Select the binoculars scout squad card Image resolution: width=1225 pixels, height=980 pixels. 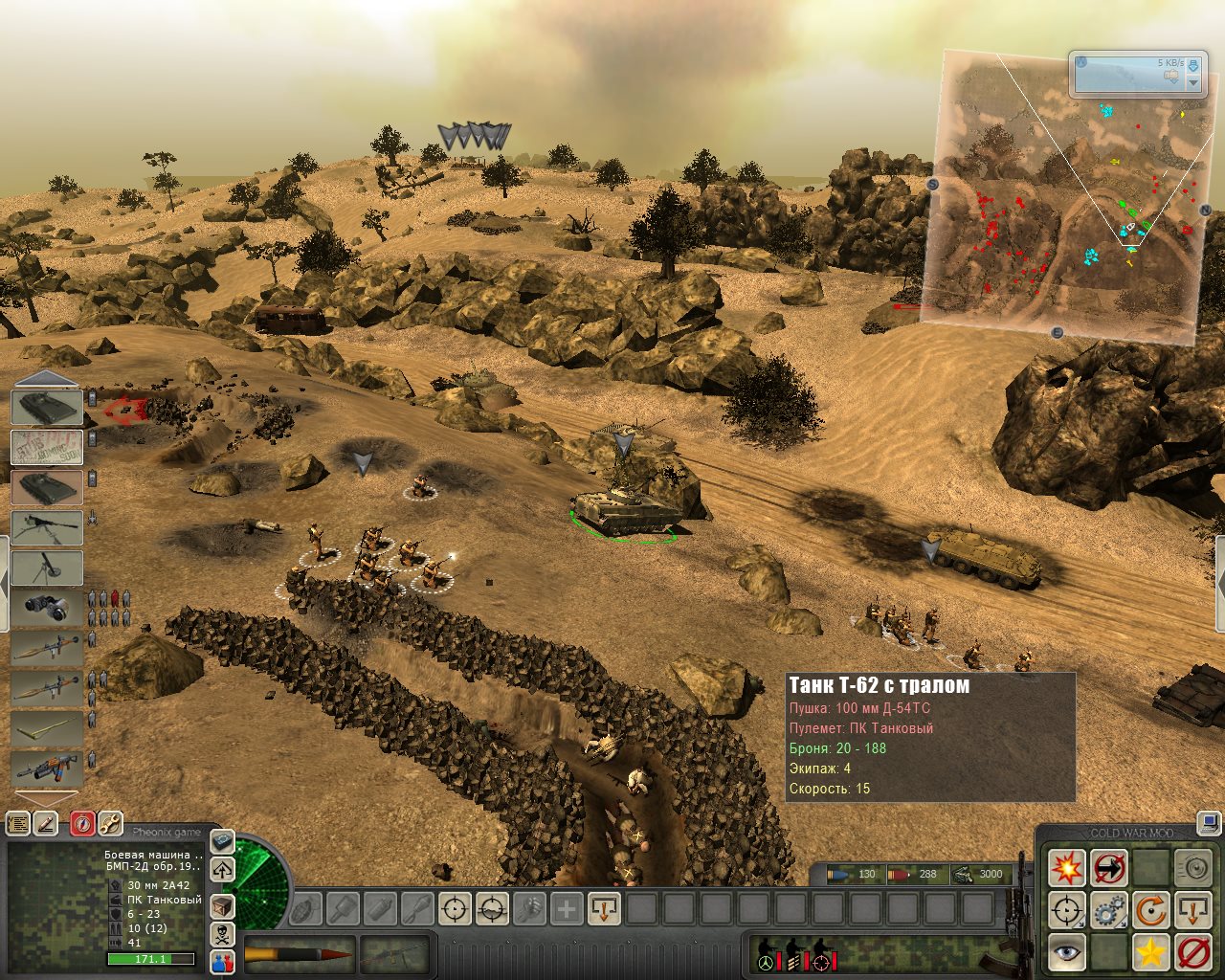[47, 608]
